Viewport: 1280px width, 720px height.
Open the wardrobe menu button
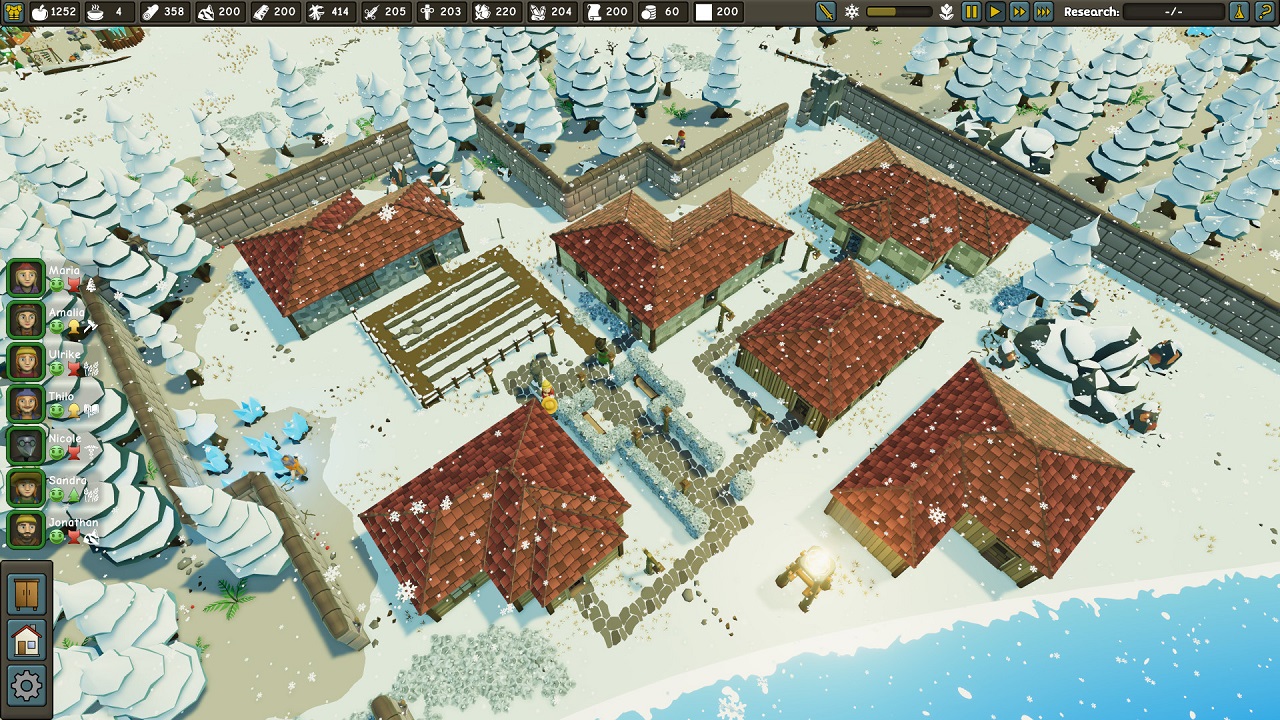(26, 594)
